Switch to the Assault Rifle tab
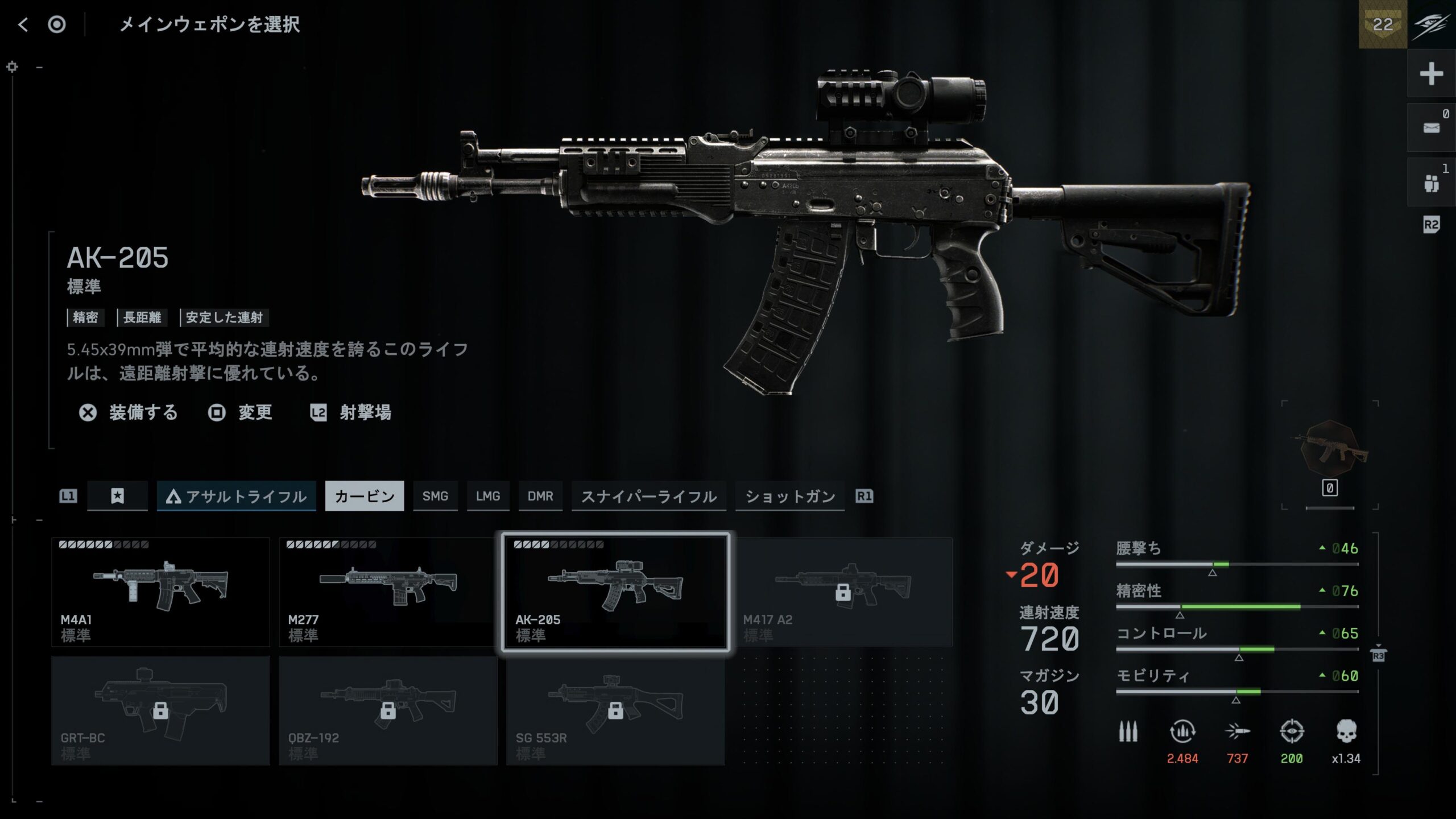The image size is (1456, 819). point(237,497)
